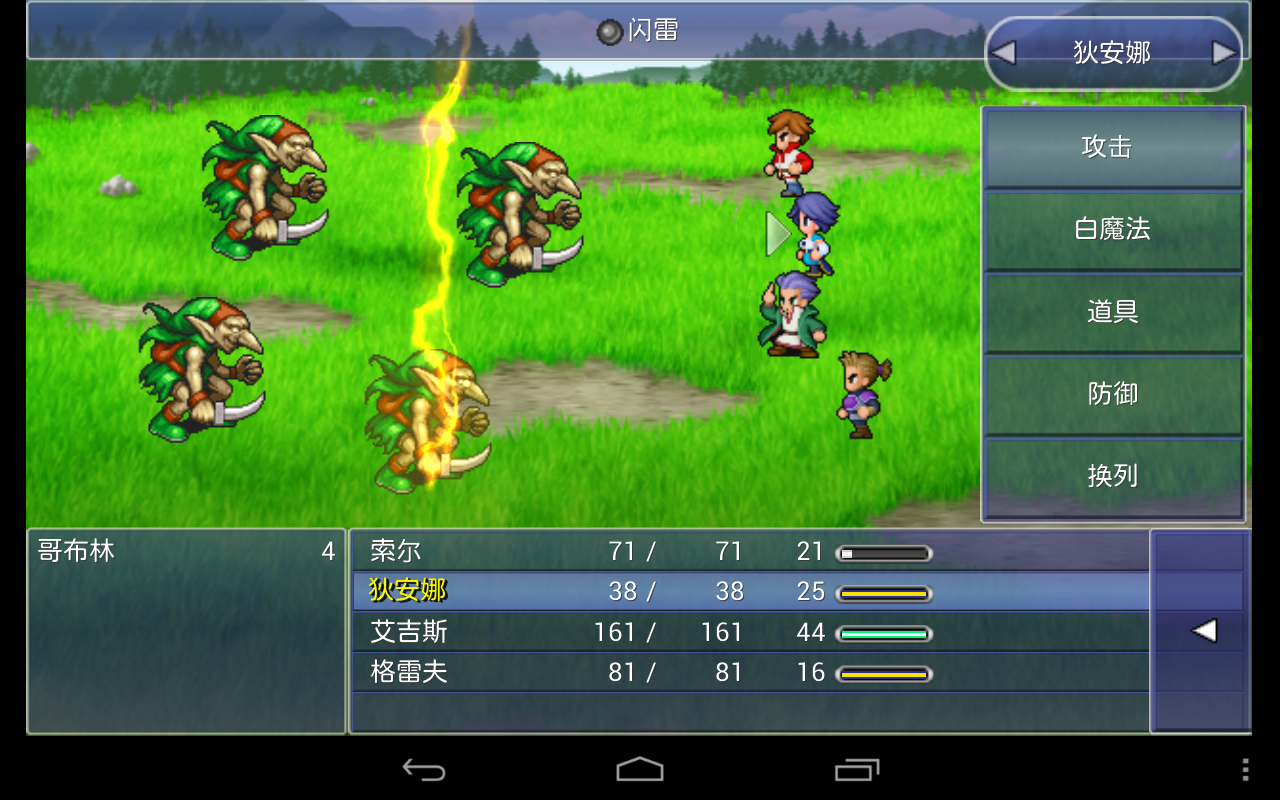Tap the Android Home icon
The image size is (1280, 800).
click(640, 771)
